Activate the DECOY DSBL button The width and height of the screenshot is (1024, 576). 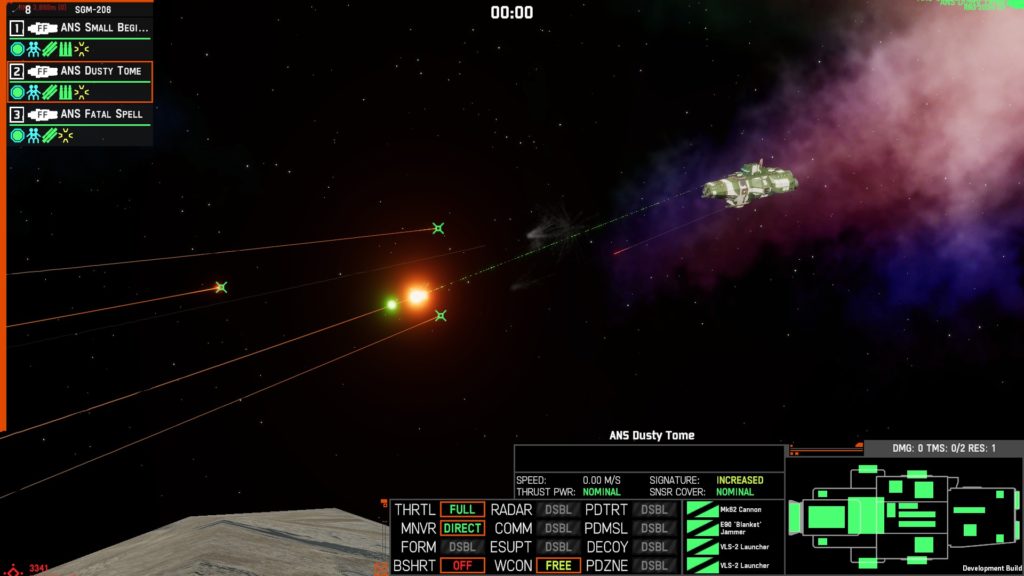[654, 547]
